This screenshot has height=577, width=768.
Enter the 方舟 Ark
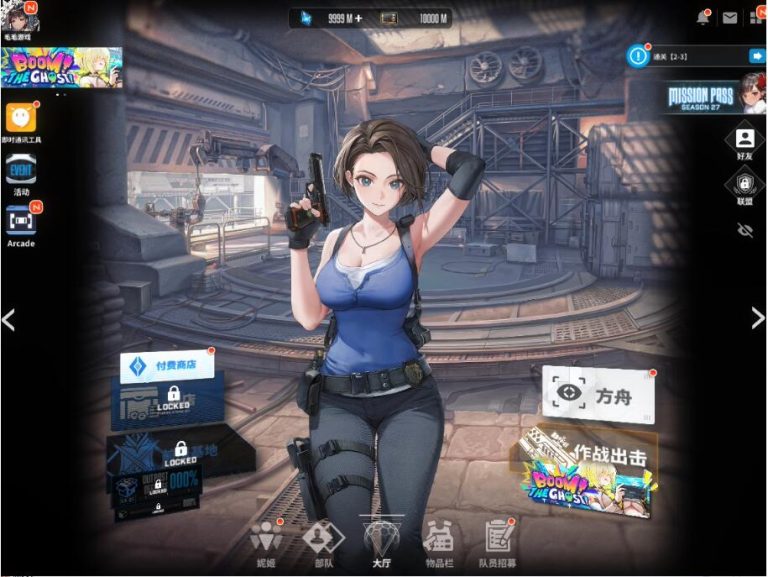(x=598, y=395)
